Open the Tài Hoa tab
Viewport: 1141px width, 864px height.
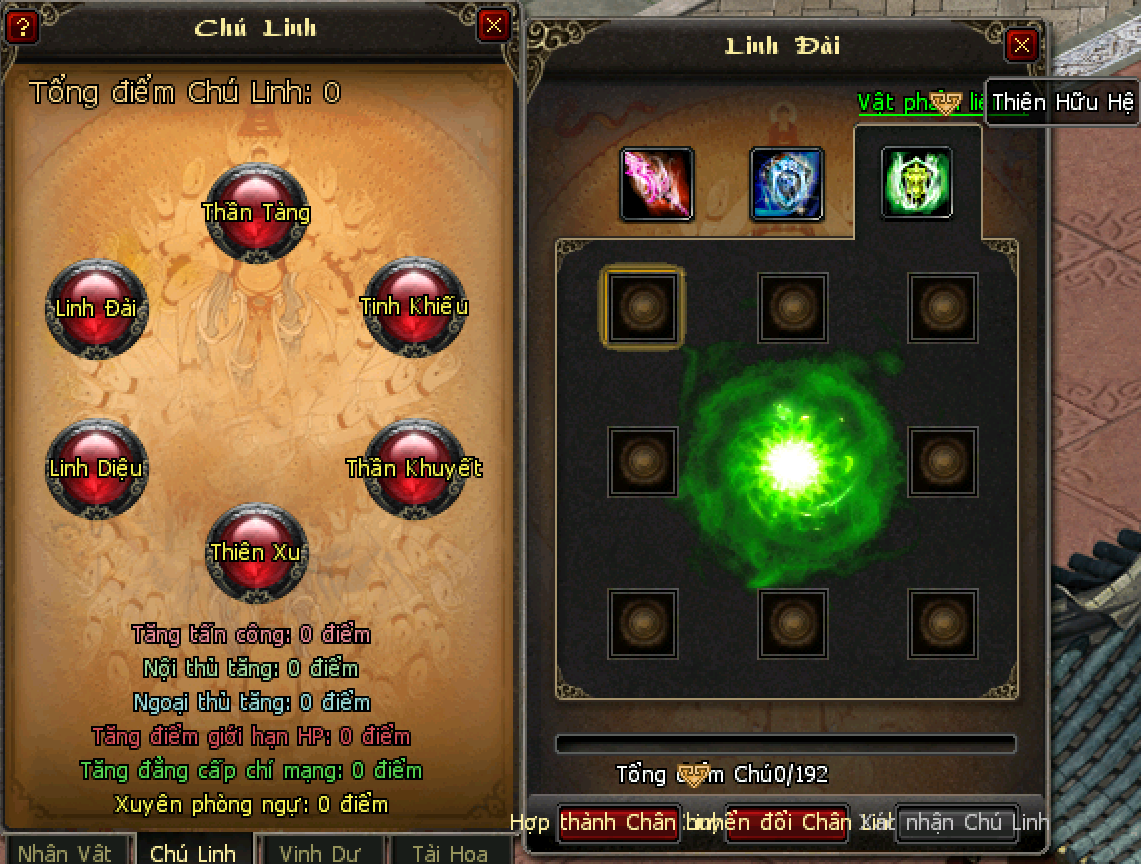[450, 853]
